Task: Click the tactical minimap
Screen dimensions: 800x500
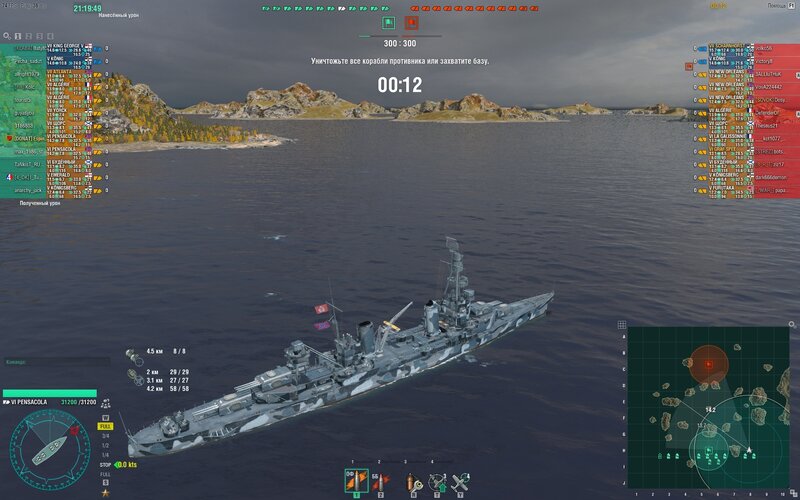Action: point(708,411)
